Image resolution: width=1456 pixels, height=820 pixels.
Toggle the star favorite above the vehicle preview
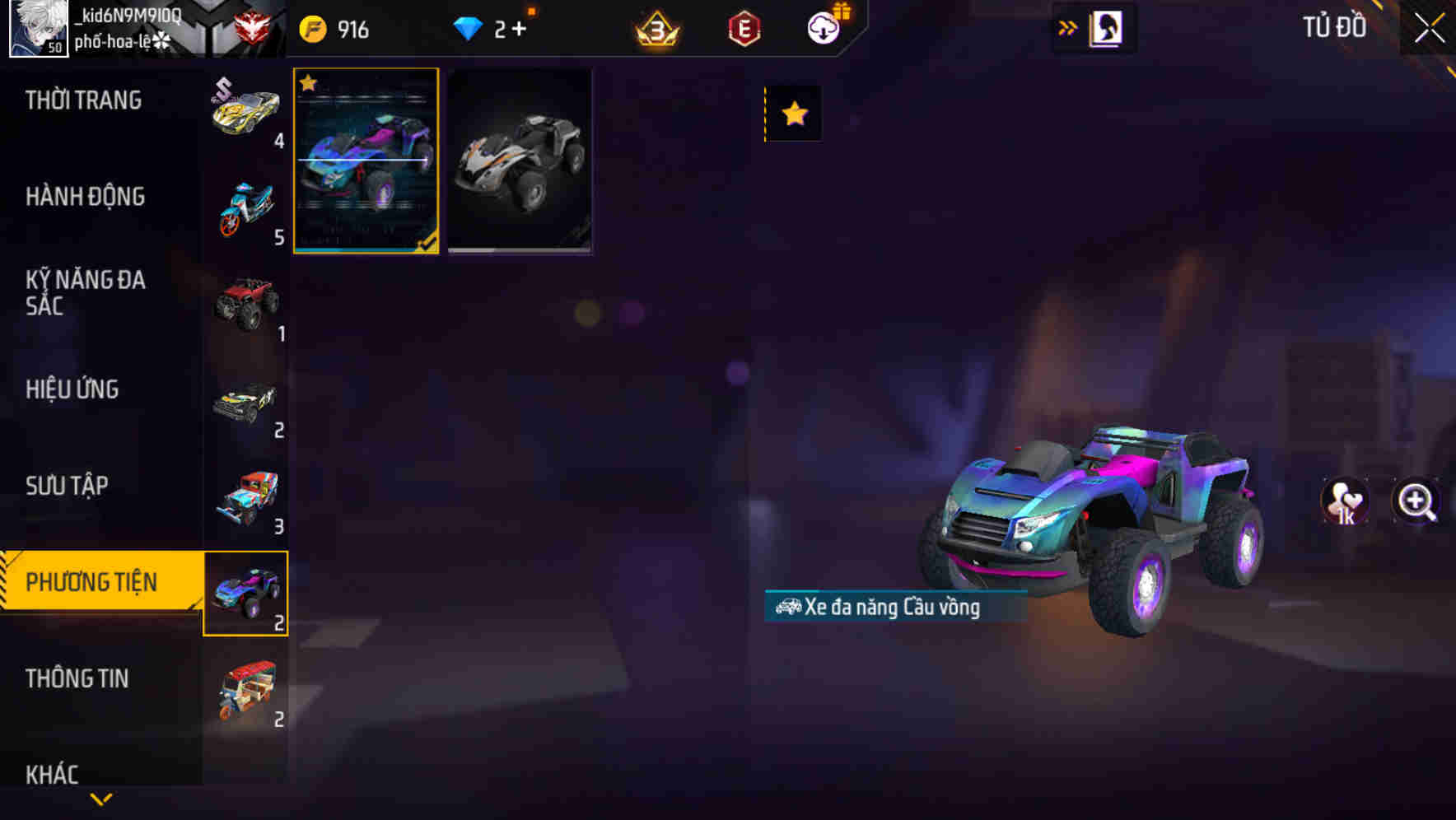(792, 113)
